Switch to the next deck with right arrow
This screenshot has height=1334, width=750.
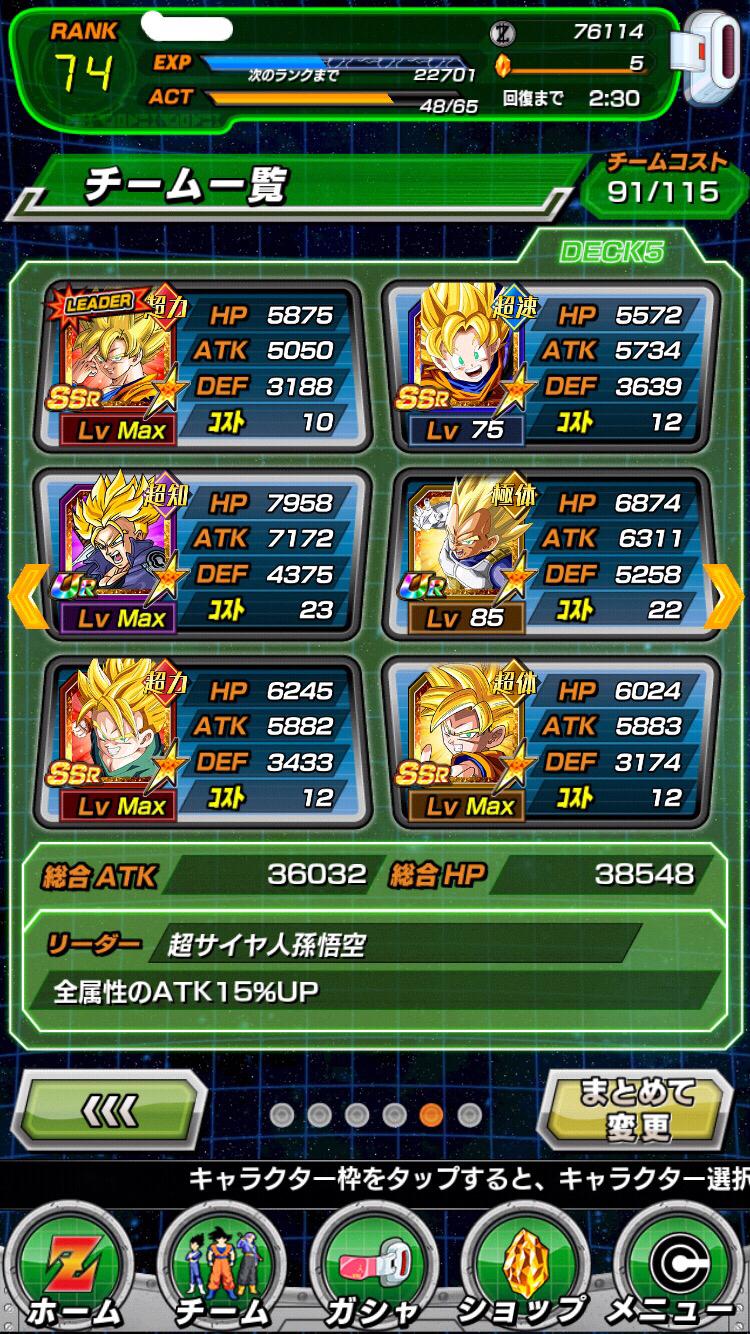point(727,597)
